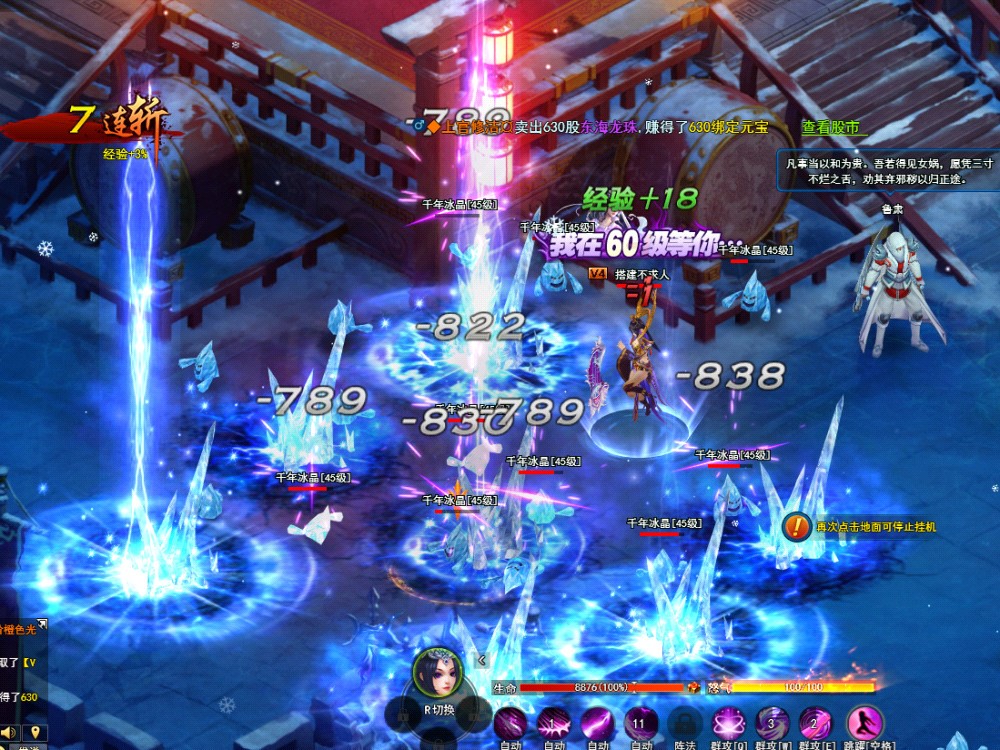1000x750 pixels.
Task: Click the chest icon beside the health bar
Action: (692, 688)
